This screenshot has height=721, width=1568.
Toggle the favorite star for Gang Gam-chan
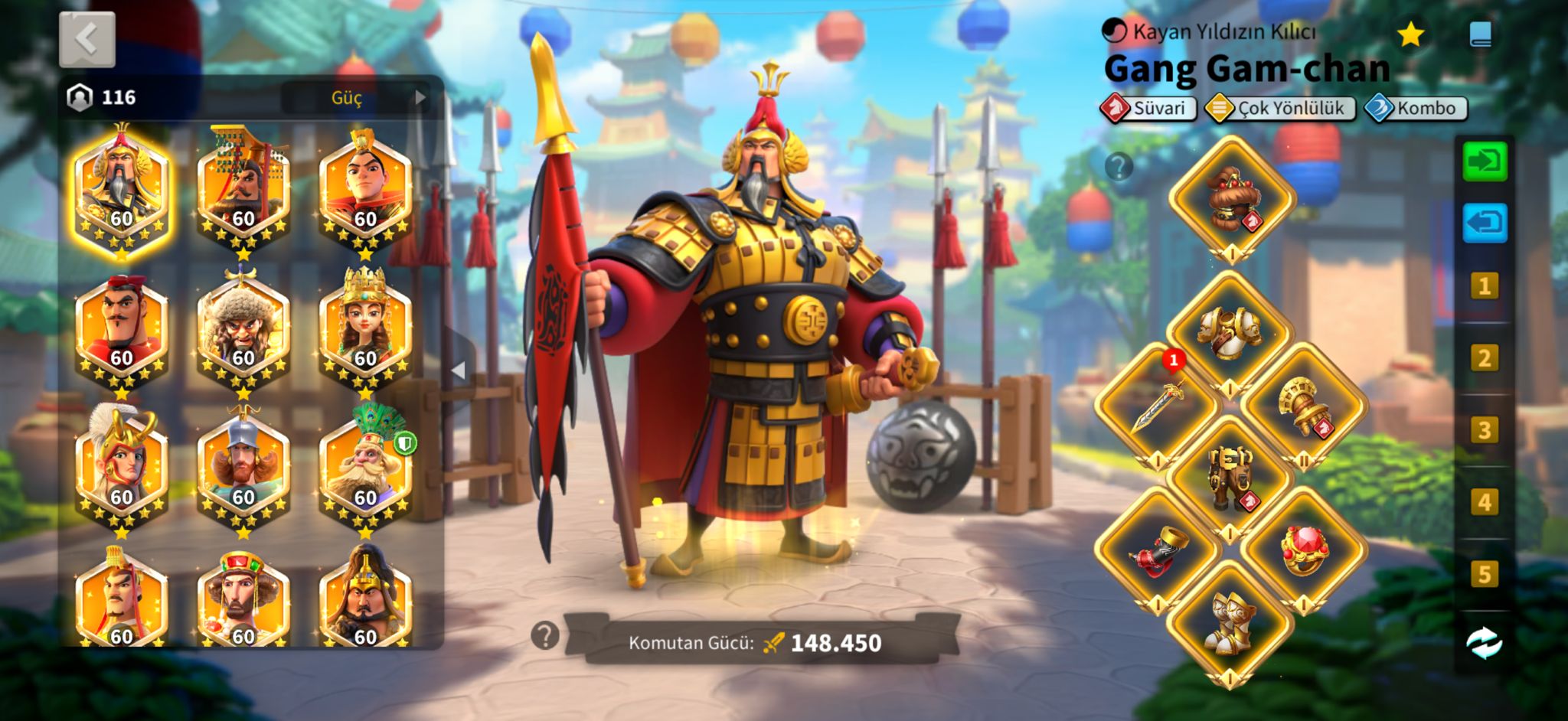click(x=1410, y=34)
